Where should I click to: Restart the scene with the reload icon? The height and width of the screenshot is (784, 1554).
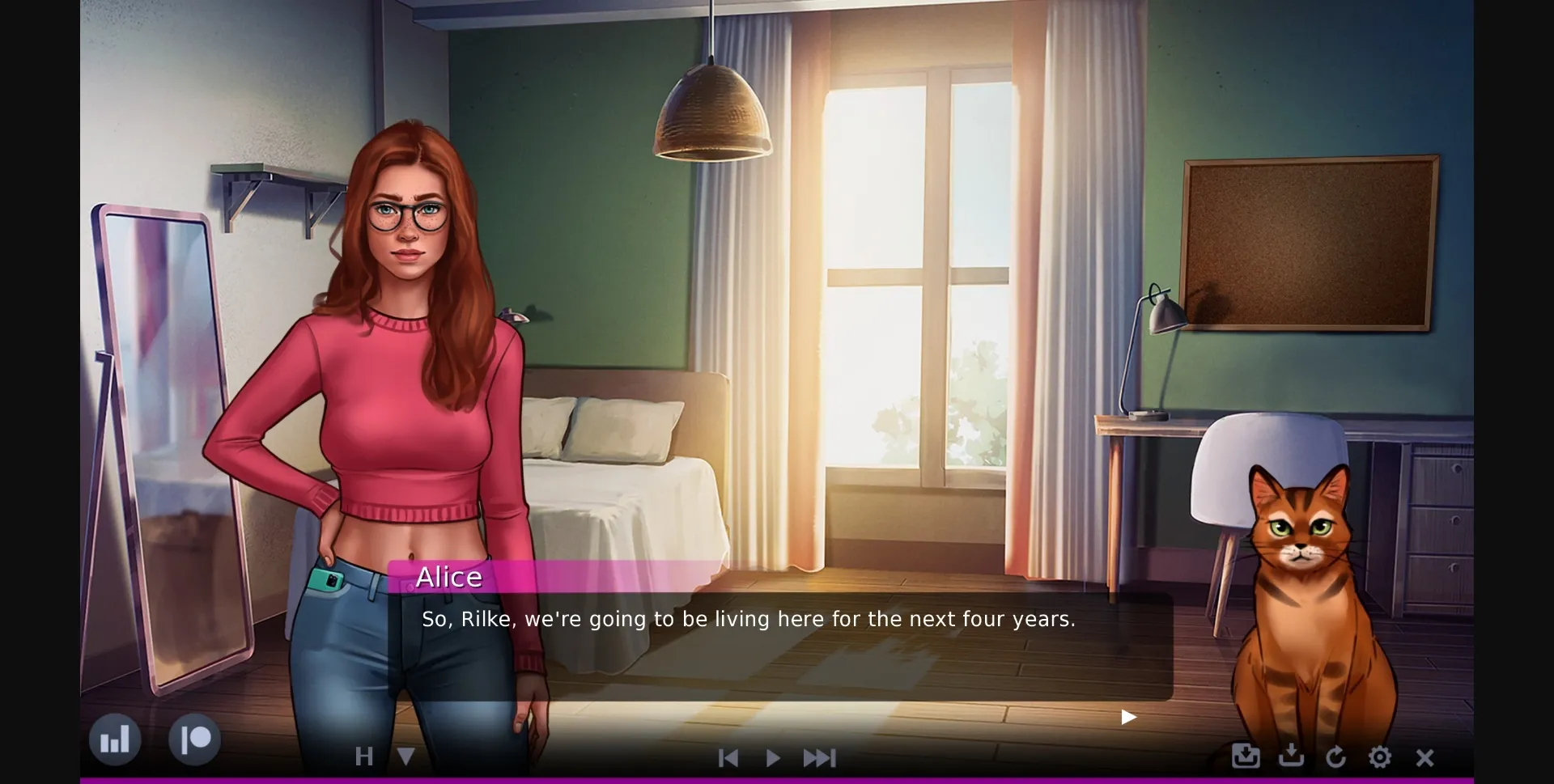click(x=1336, y=757)
